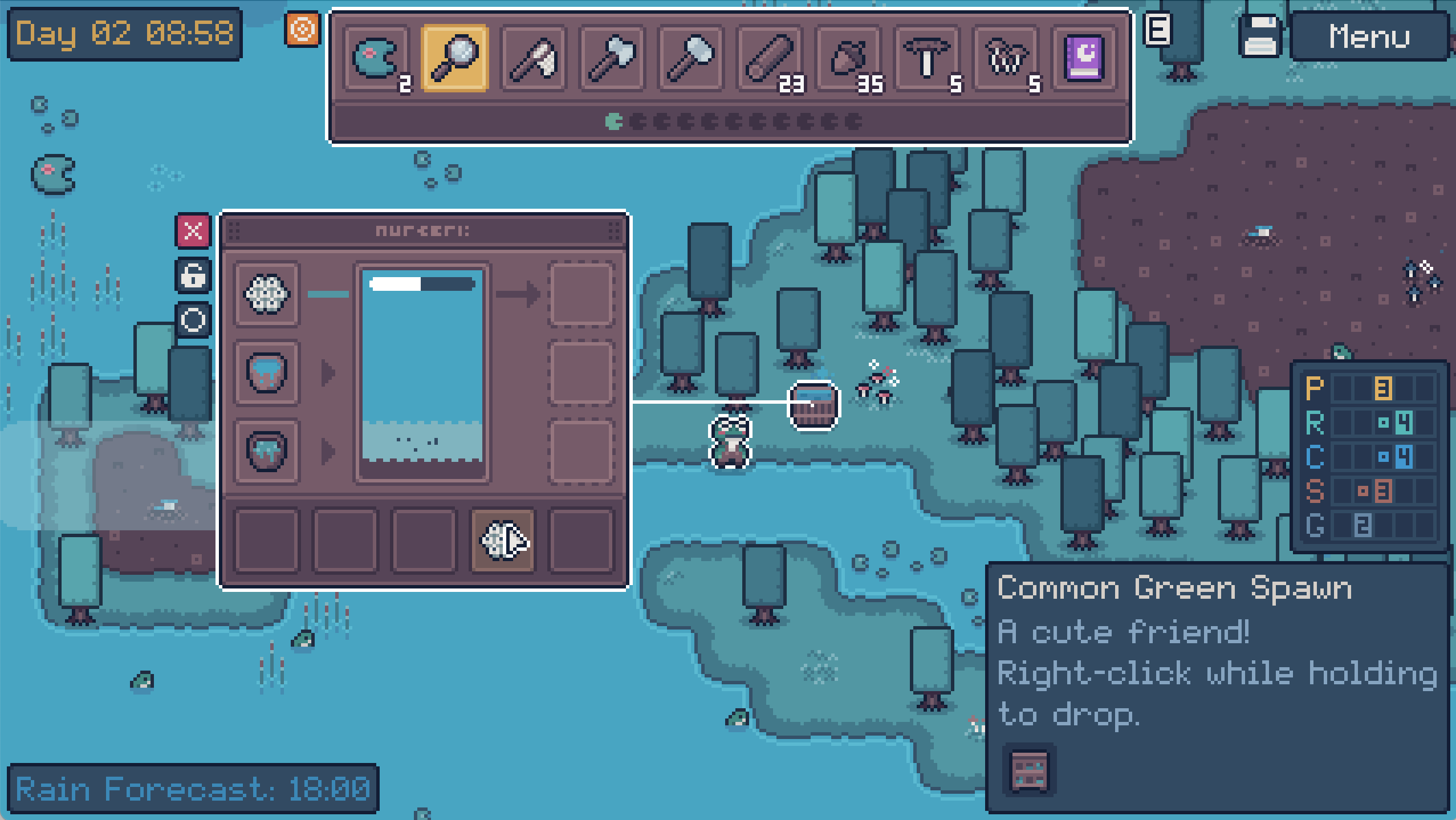The image size is (1456, 820).
Task: Close the nursery window with red X
Action: (x=193, y=231)
